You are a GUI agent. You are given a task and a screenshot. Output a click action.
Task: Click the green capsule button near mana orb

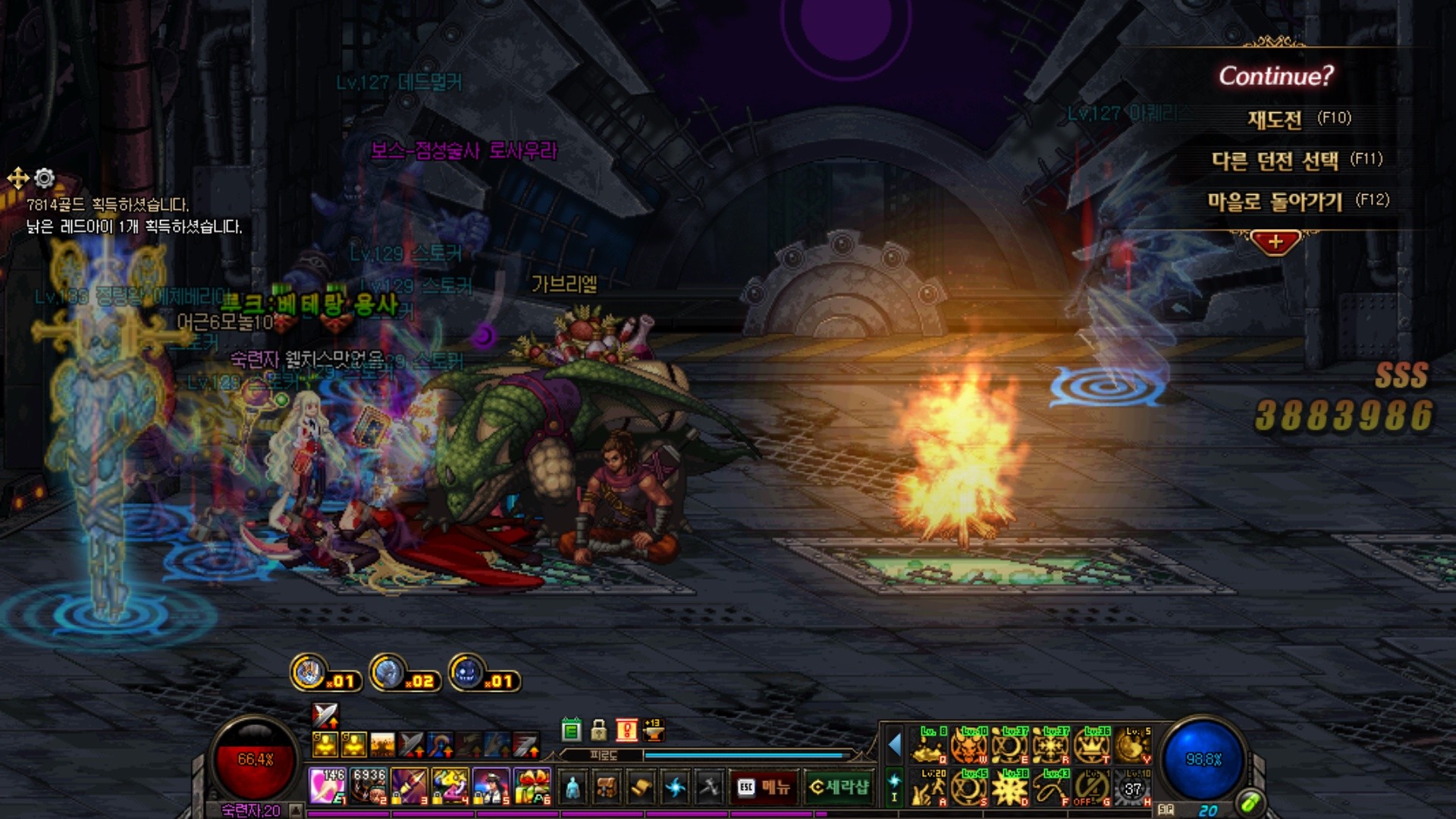1250,801
